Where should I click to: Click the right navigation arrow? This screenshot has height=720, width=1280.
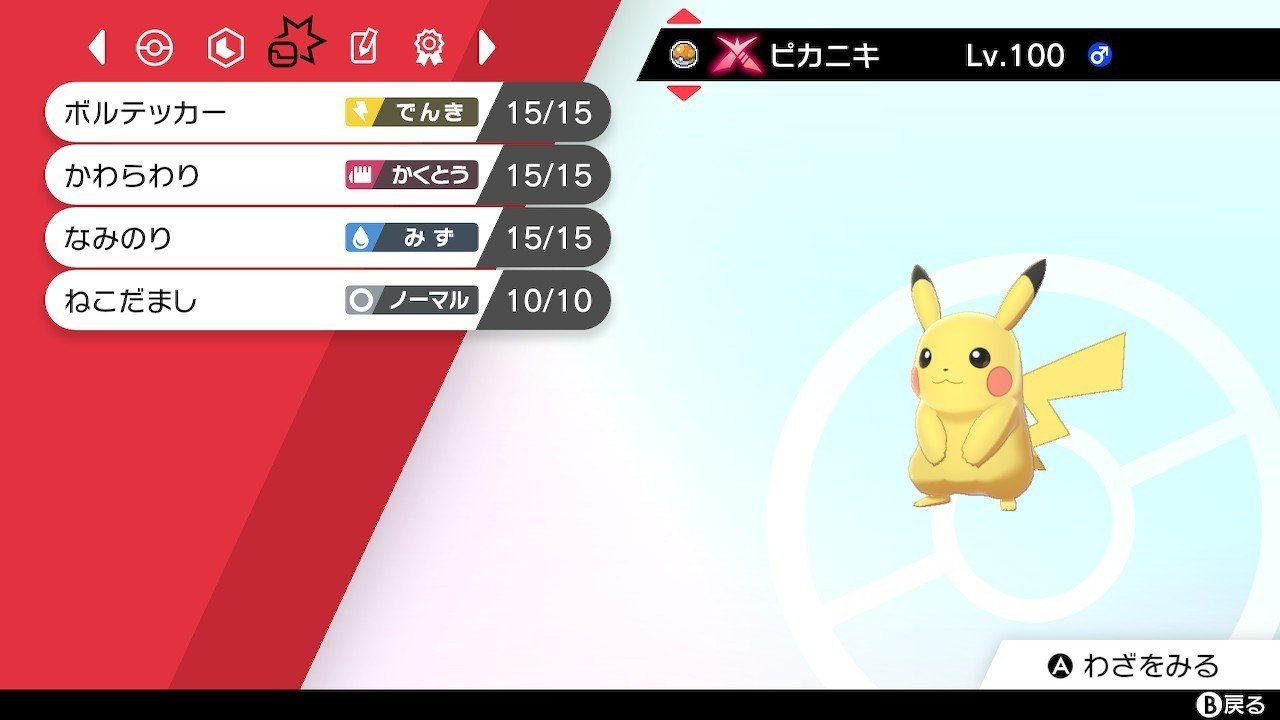(x=486, y=46)
